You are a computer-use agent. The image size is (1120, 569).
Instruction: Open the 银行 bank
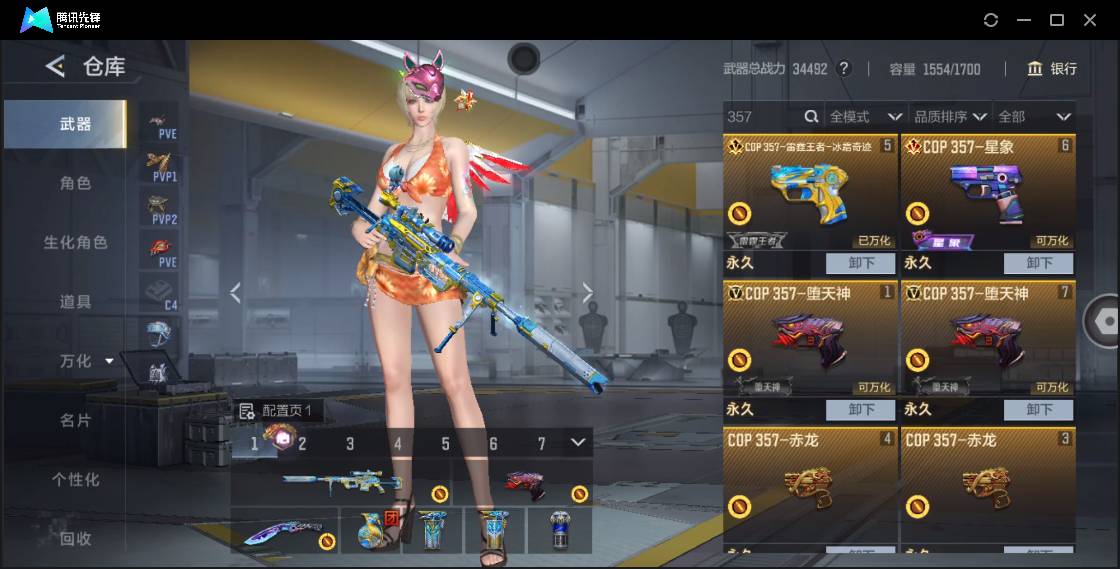pos(1052,69)
